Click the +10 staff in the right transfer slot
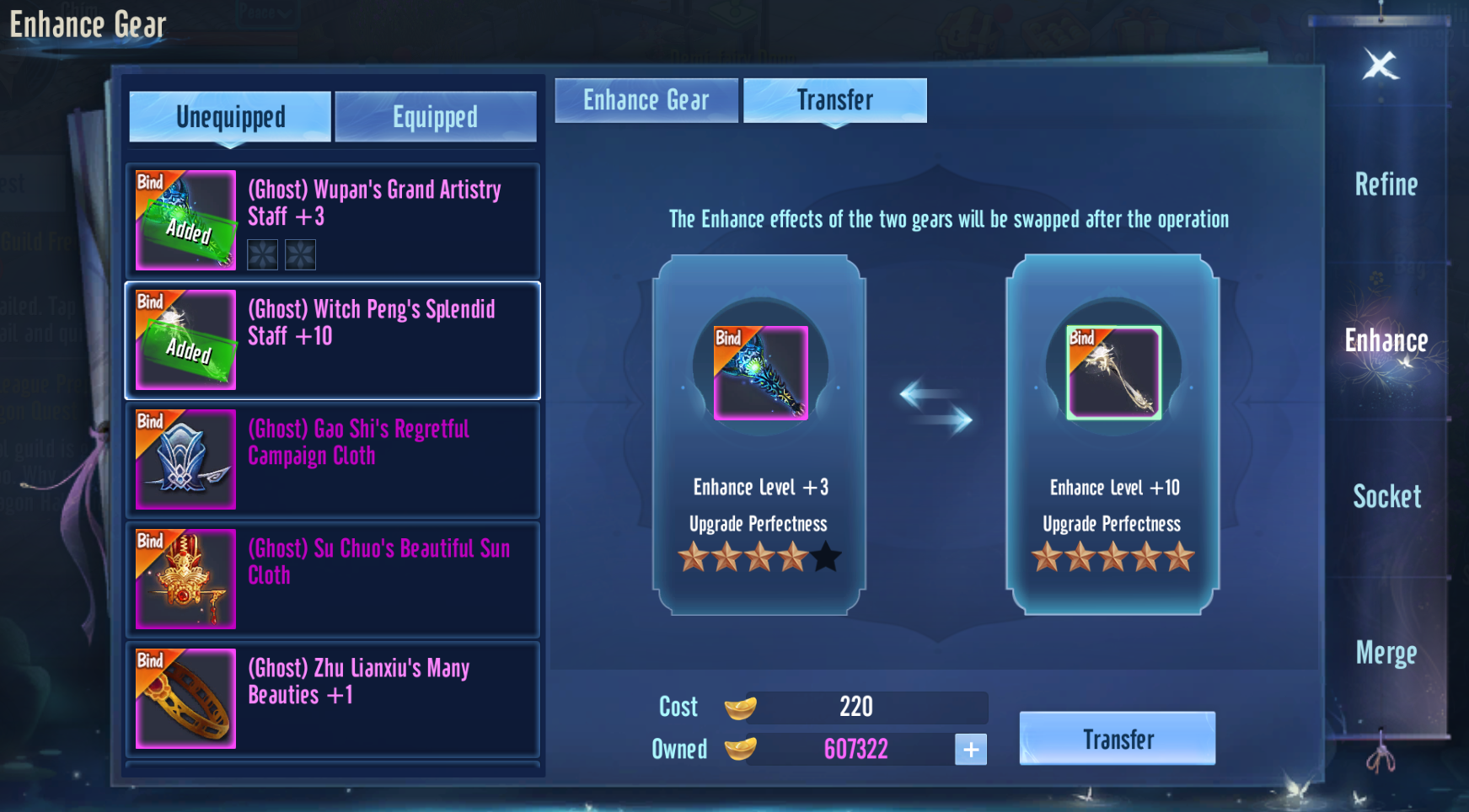Viewport: 1469px width, 812px height. pos(1113,373)
